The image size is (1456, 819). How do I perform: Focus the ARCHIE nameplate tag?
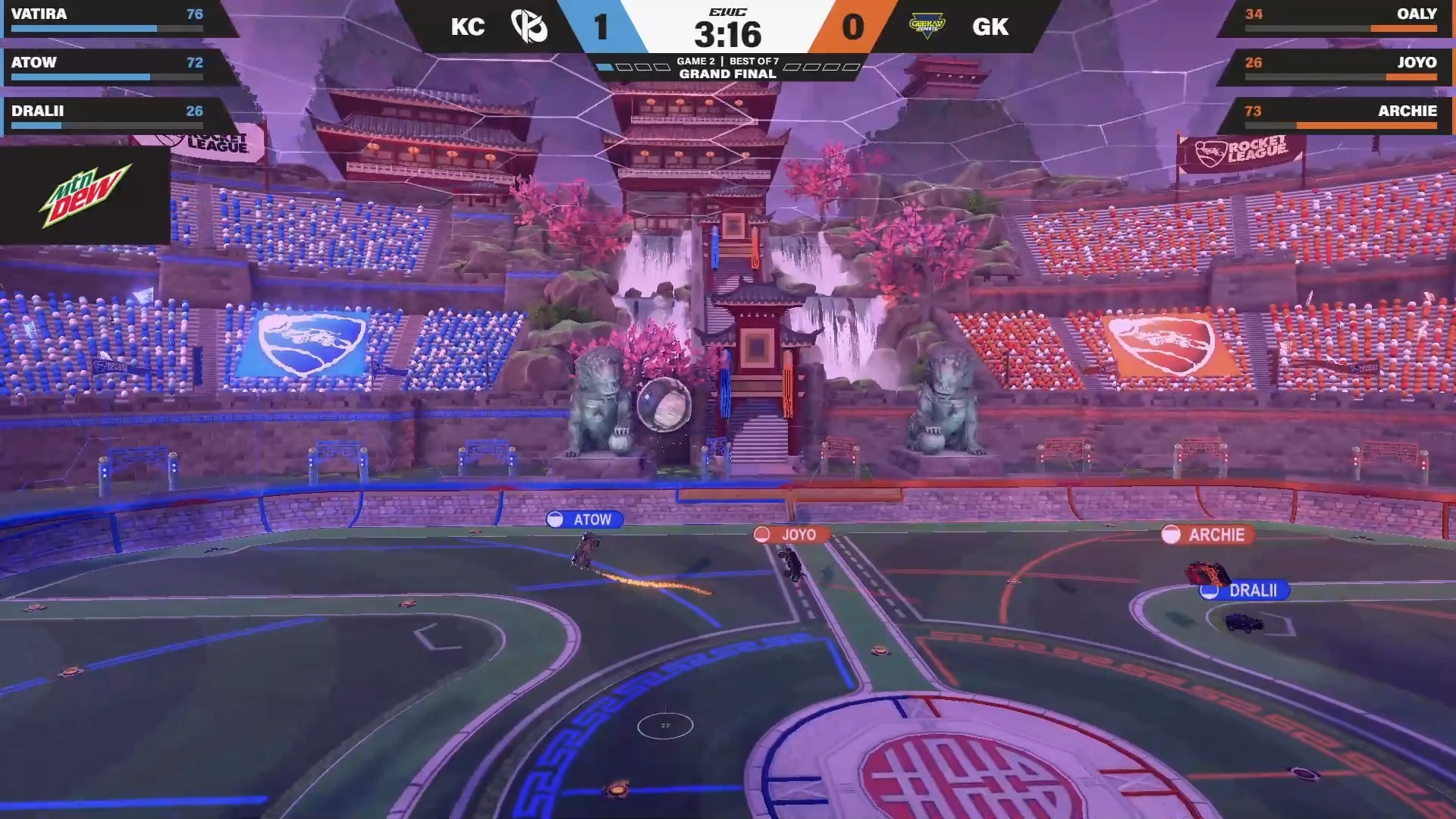(1207, 535)
